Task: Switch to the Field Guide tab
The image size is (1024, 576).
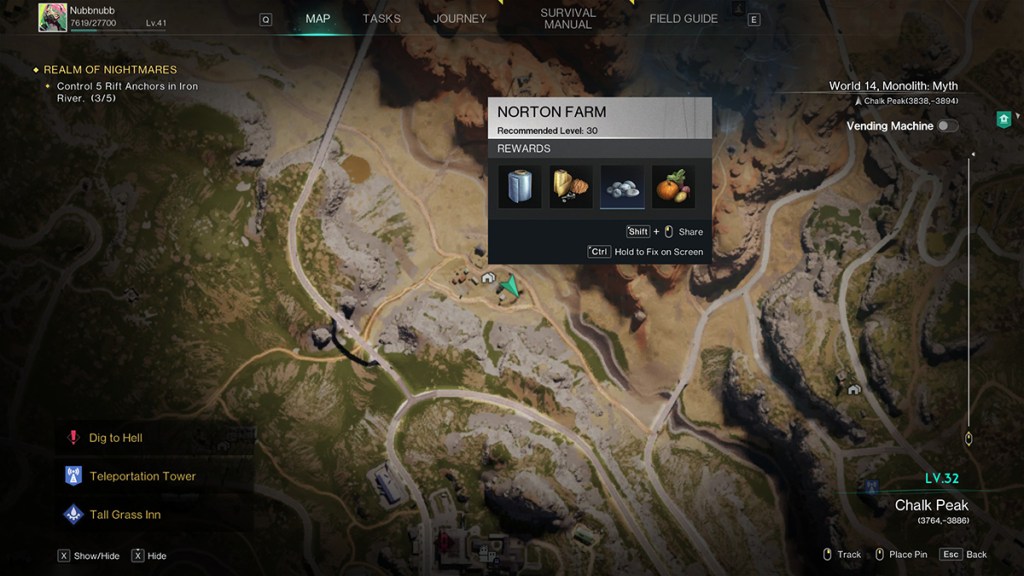Action: click(683, 19)
